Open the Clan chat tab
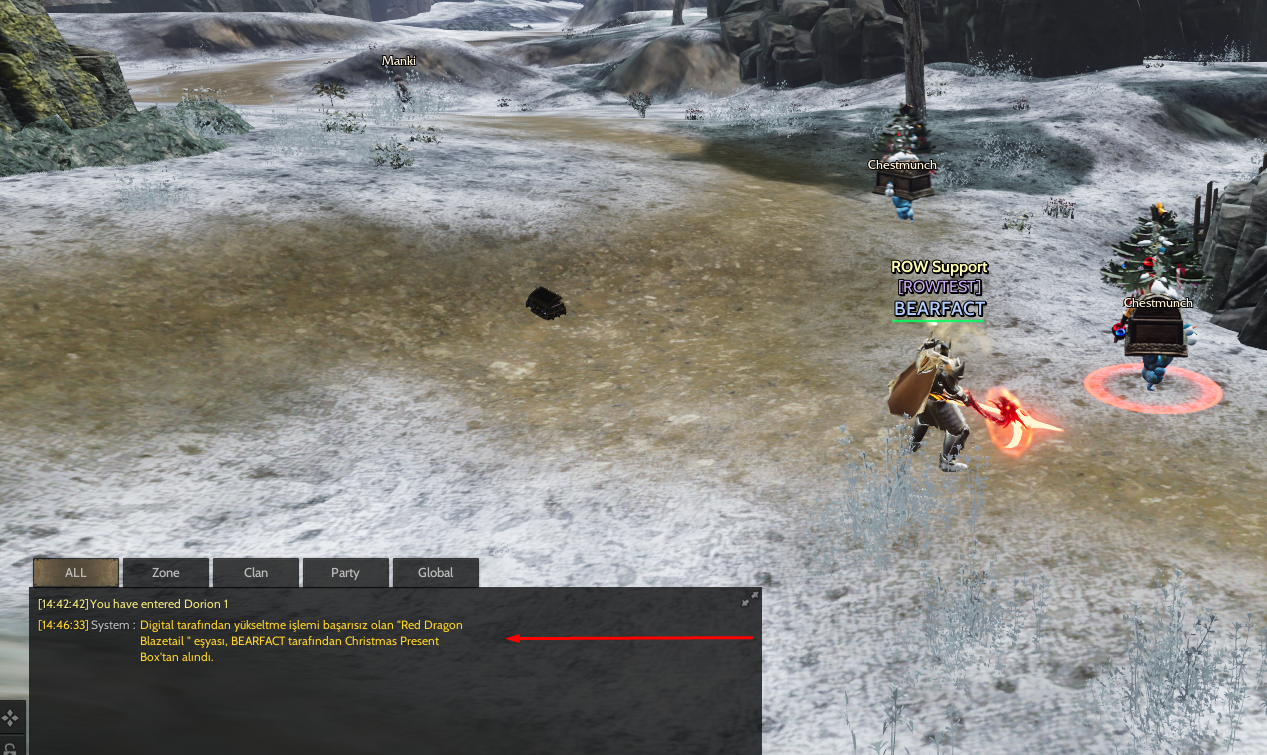Image resolution: width=1267 pixels, height=755 pixels. [x=256, y=573]
